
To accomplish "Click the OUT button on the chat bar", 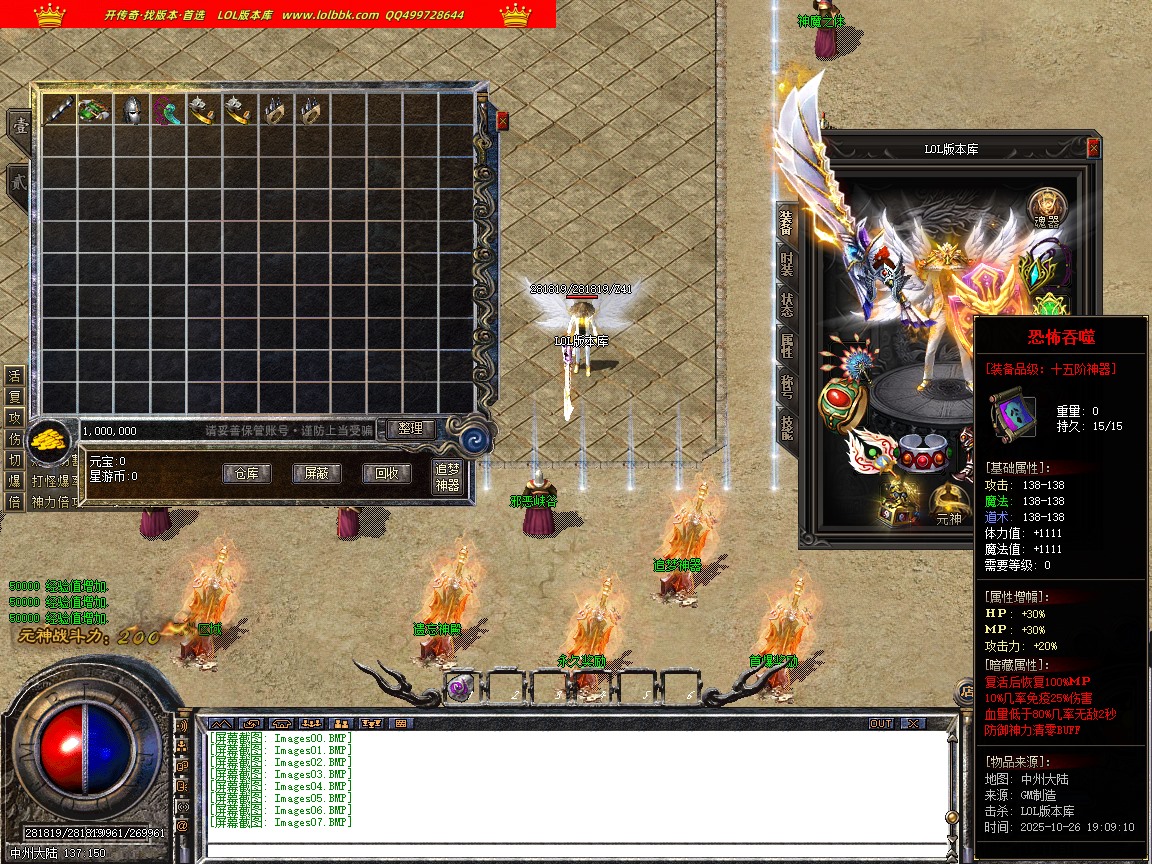I will coord(880,723).
